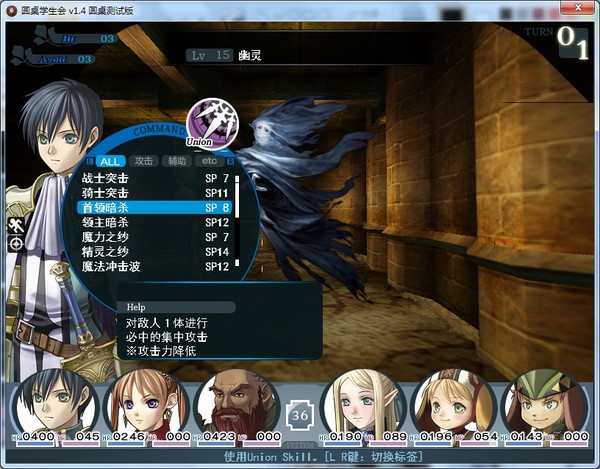This screenshot has width=600, height=469.
Task: Select the 魔力之纱 skill
Action: (x=155, y=237)
